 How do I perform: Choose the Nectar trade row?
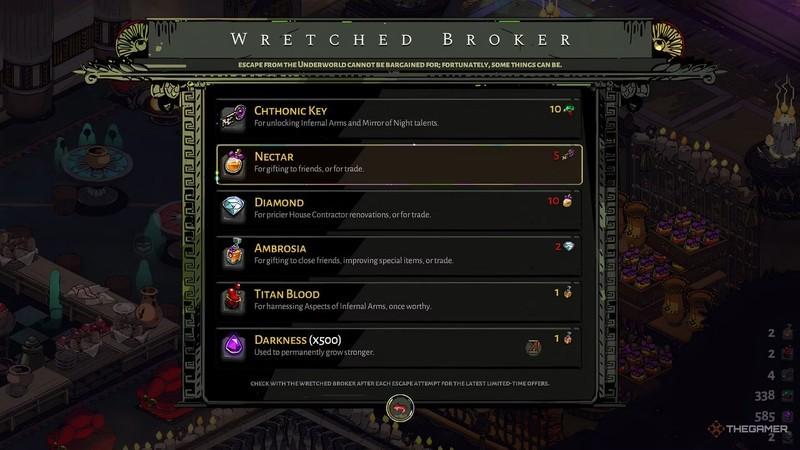pyautogui.click(x=398, y=162)
